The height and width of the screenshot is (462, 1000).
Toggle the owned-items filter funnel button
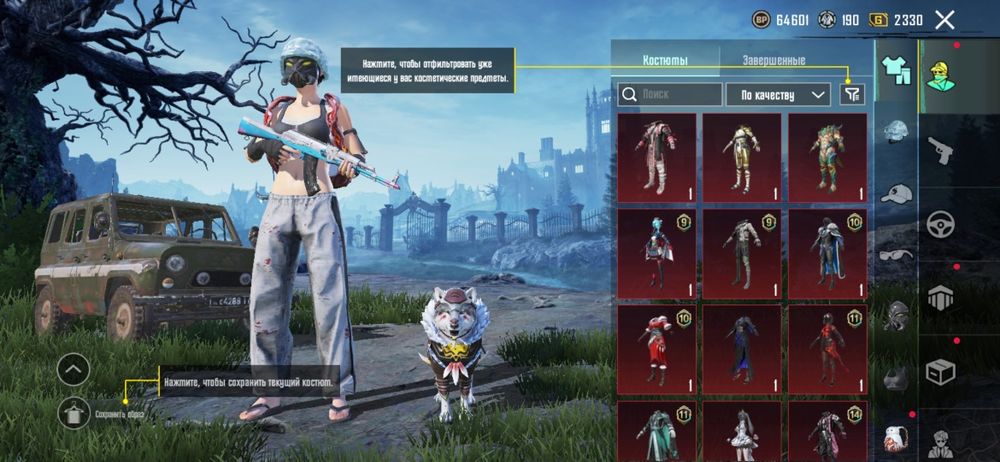pos(852,94)
